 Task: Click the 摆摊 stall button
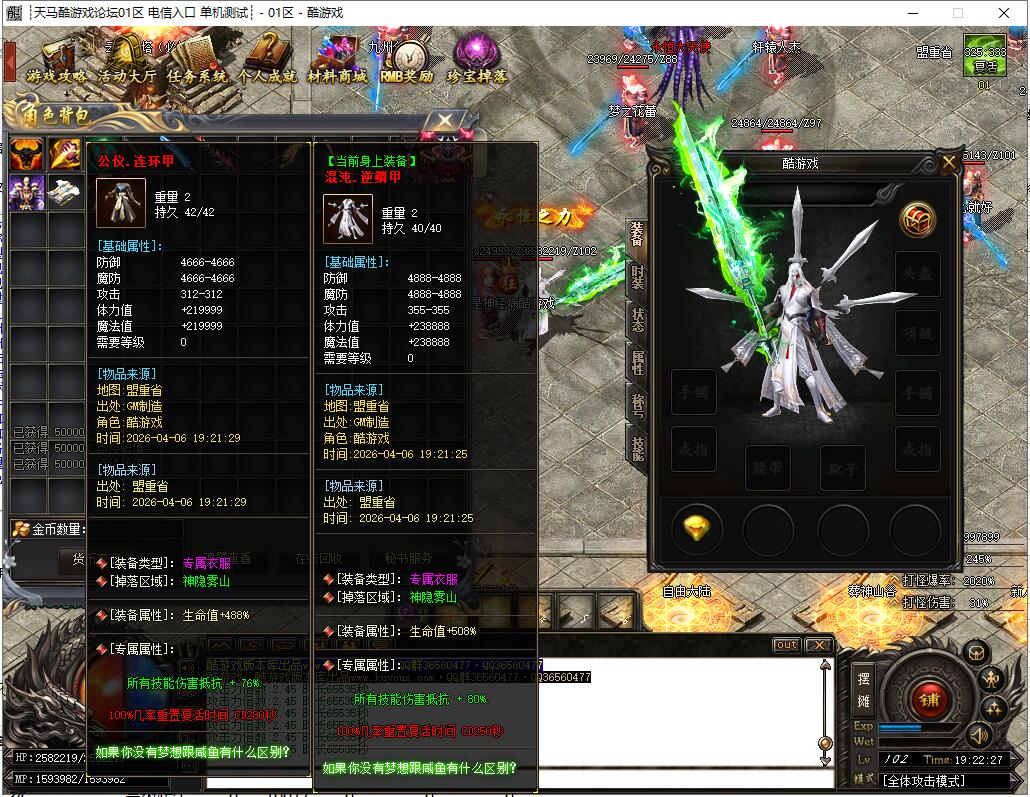pos(862,689)
